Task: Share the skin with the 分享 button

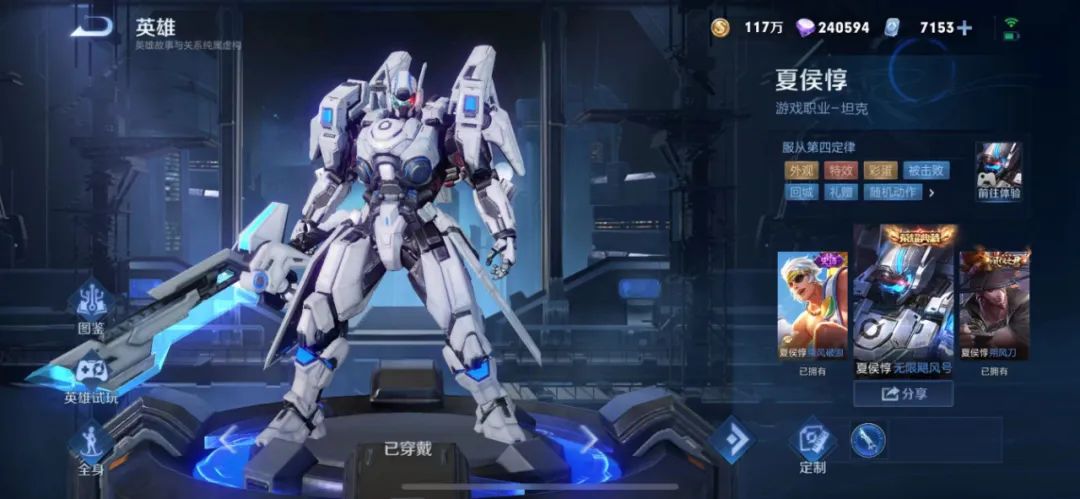Action: [x=903, y=394]
